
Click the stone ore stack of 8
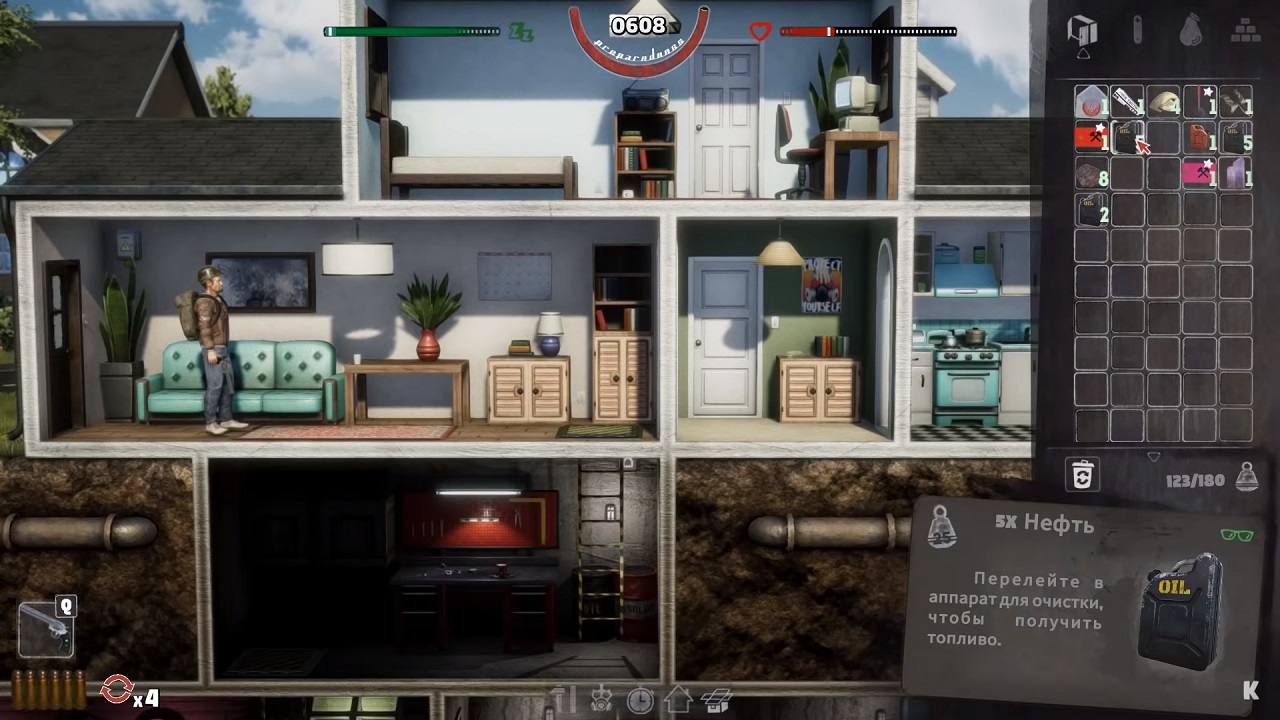pos(1091,174)
